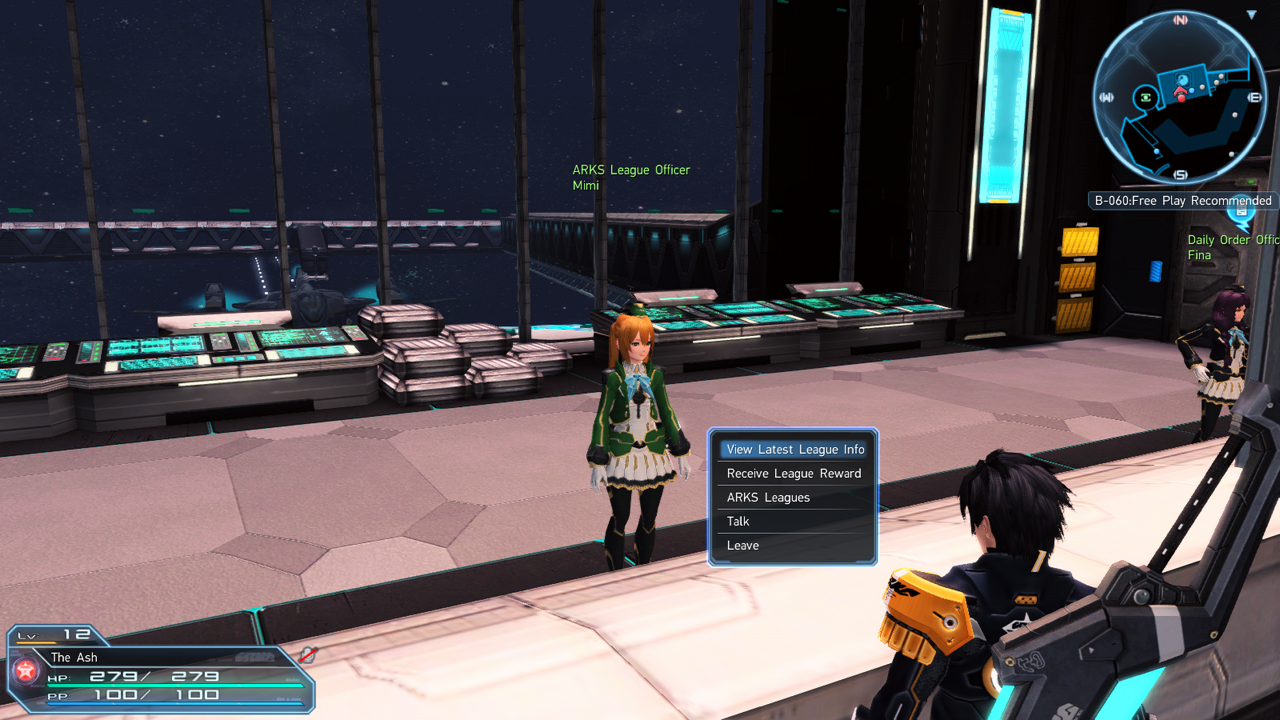
Task: Click "Talk" to speak with Mimi
Action: [737, 521]
